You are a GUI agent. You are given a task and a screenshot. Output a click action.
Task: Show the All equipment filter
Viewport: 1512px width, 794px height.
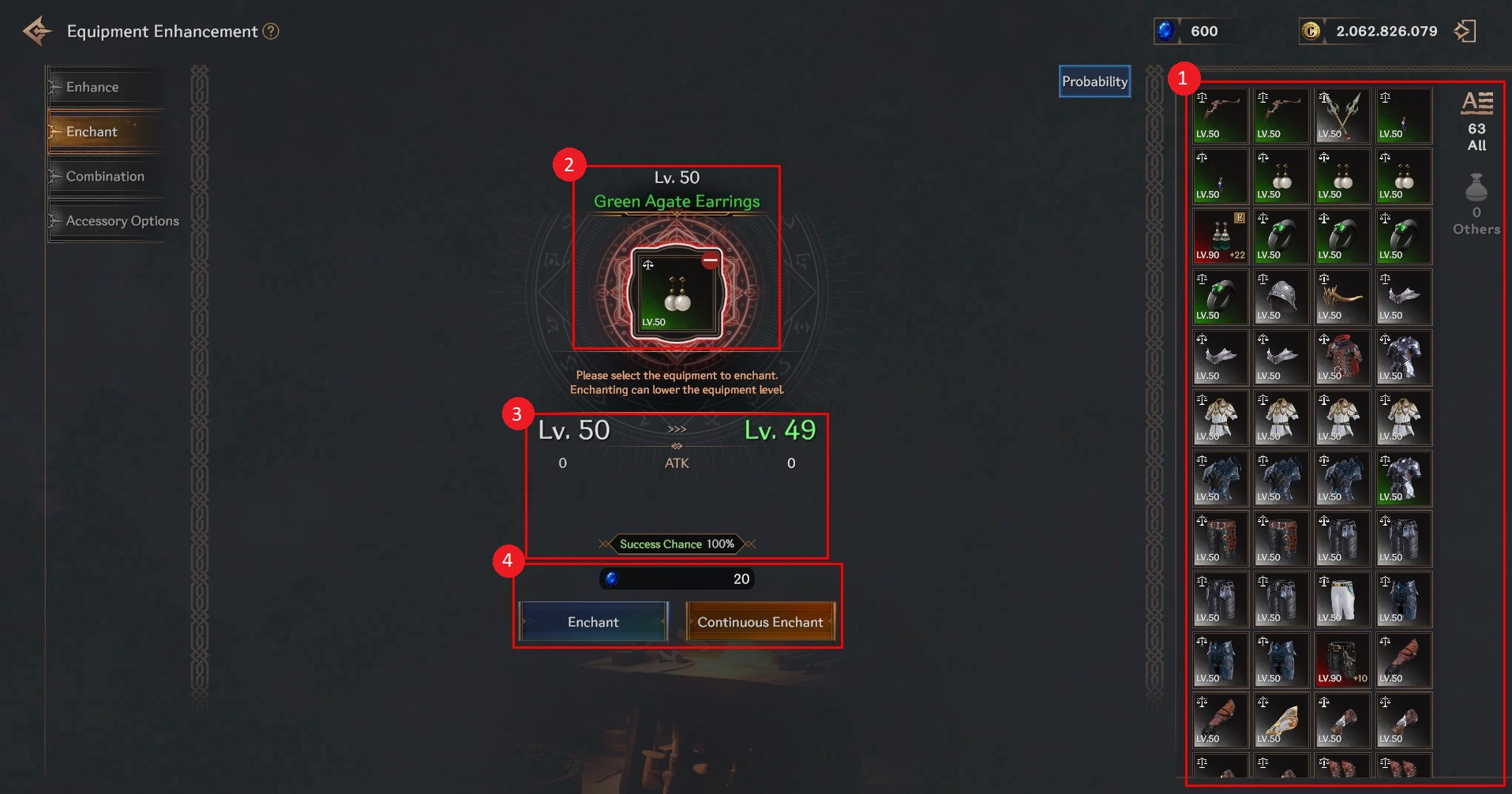1476,120
